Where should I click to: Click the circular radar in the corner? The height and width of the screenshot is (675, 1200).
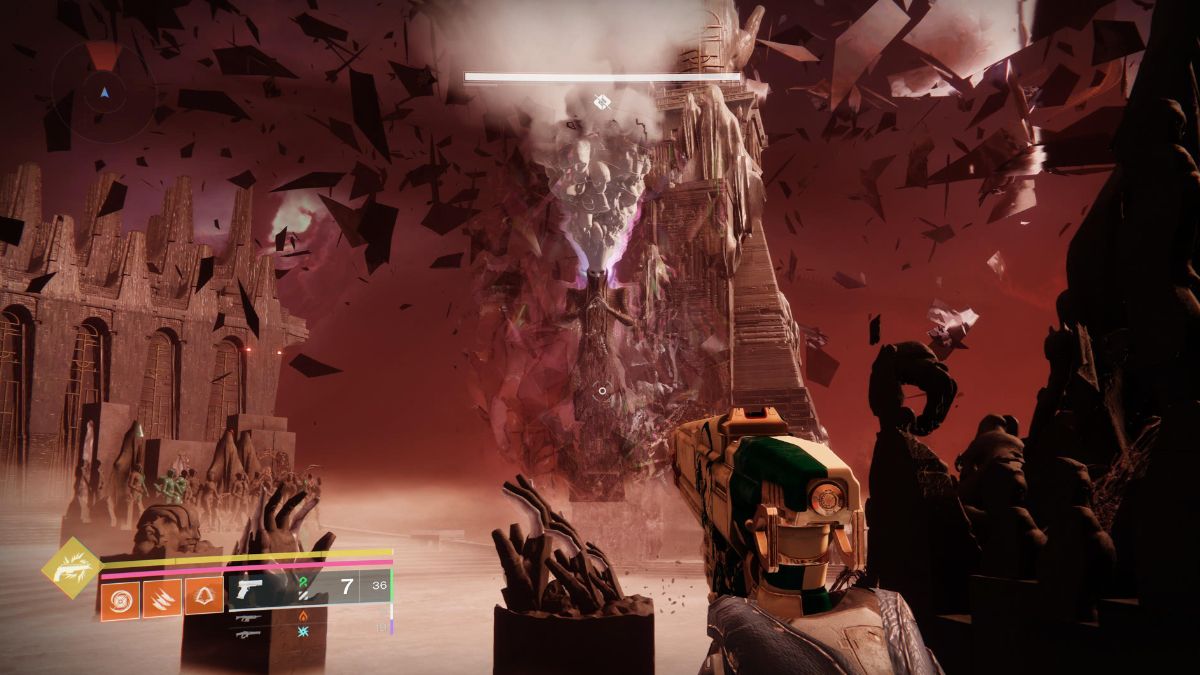pos(104,91)
